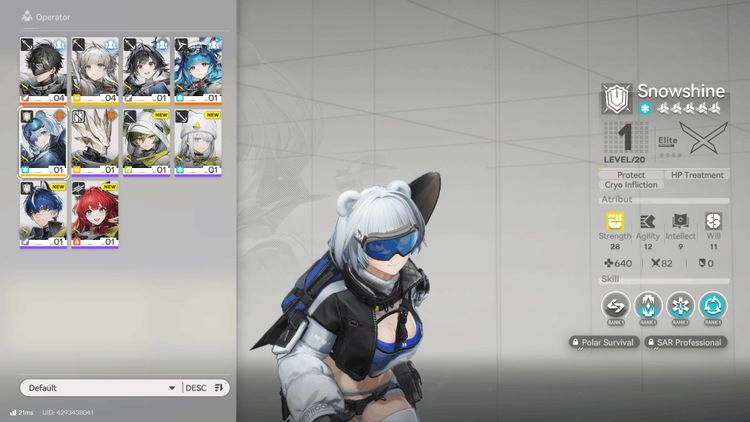
Task: Select the dark blue-haired operator marked NEW
Action: 43,214
